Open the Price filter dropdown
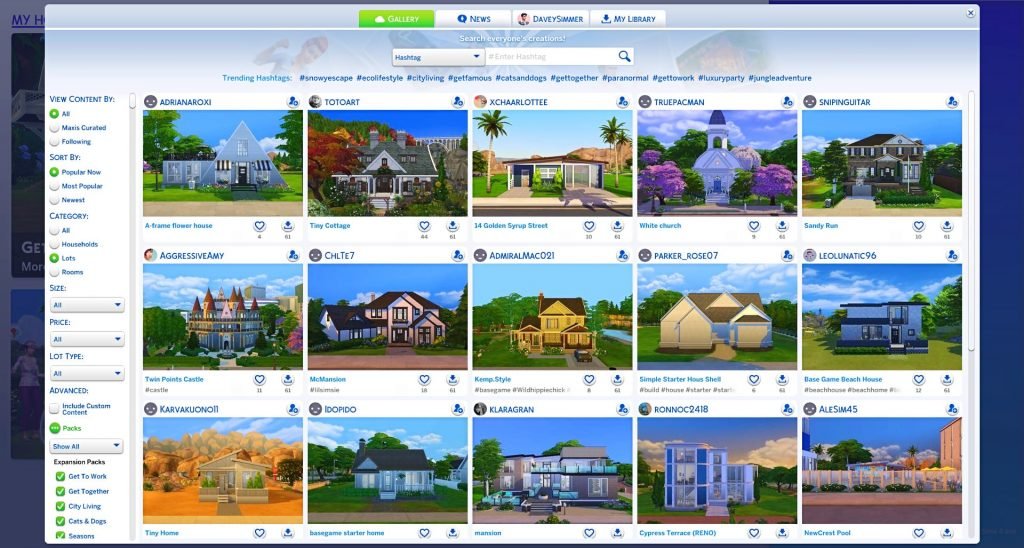This screenshot has width=1024, height=548. [x=88, y=339]
